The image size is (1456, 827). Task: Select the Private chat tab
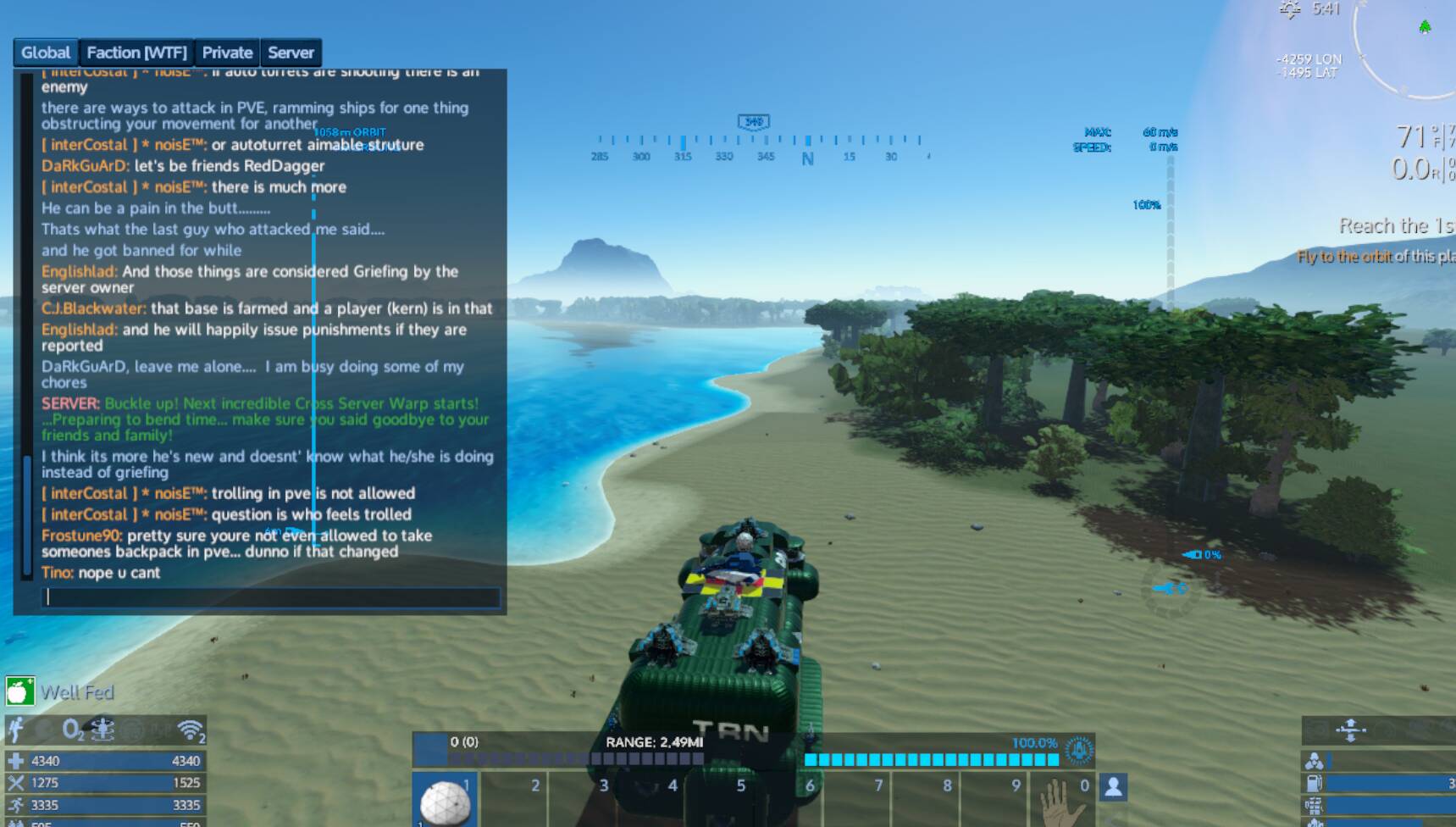click(x=227, y=53)
